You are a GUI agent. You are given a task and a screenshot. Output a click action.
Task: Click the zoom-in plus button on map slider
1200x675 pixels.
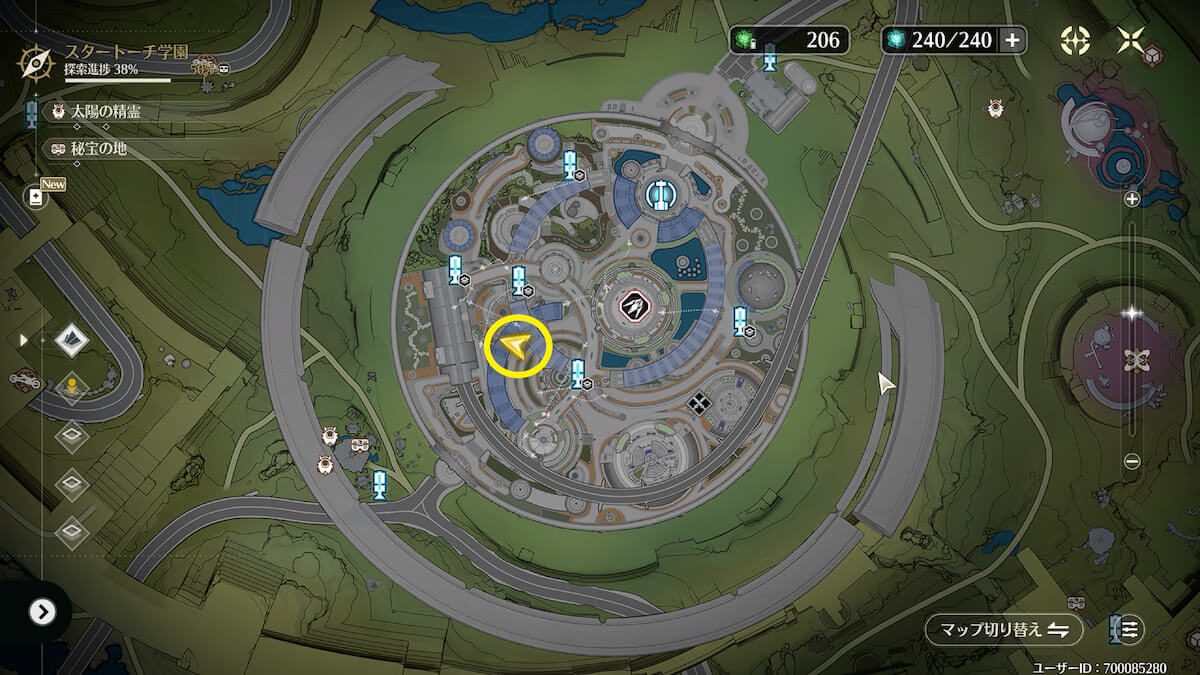click(1132, 199)
